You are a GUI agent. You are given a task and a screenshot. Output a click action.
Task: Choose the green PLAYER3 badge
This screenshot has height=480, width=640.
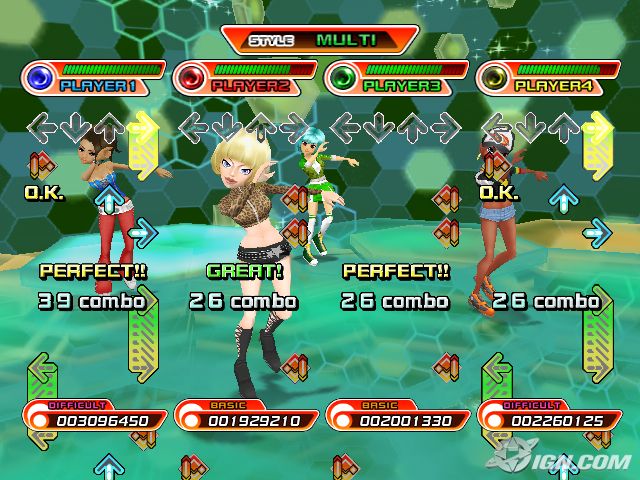coord(396,78)
